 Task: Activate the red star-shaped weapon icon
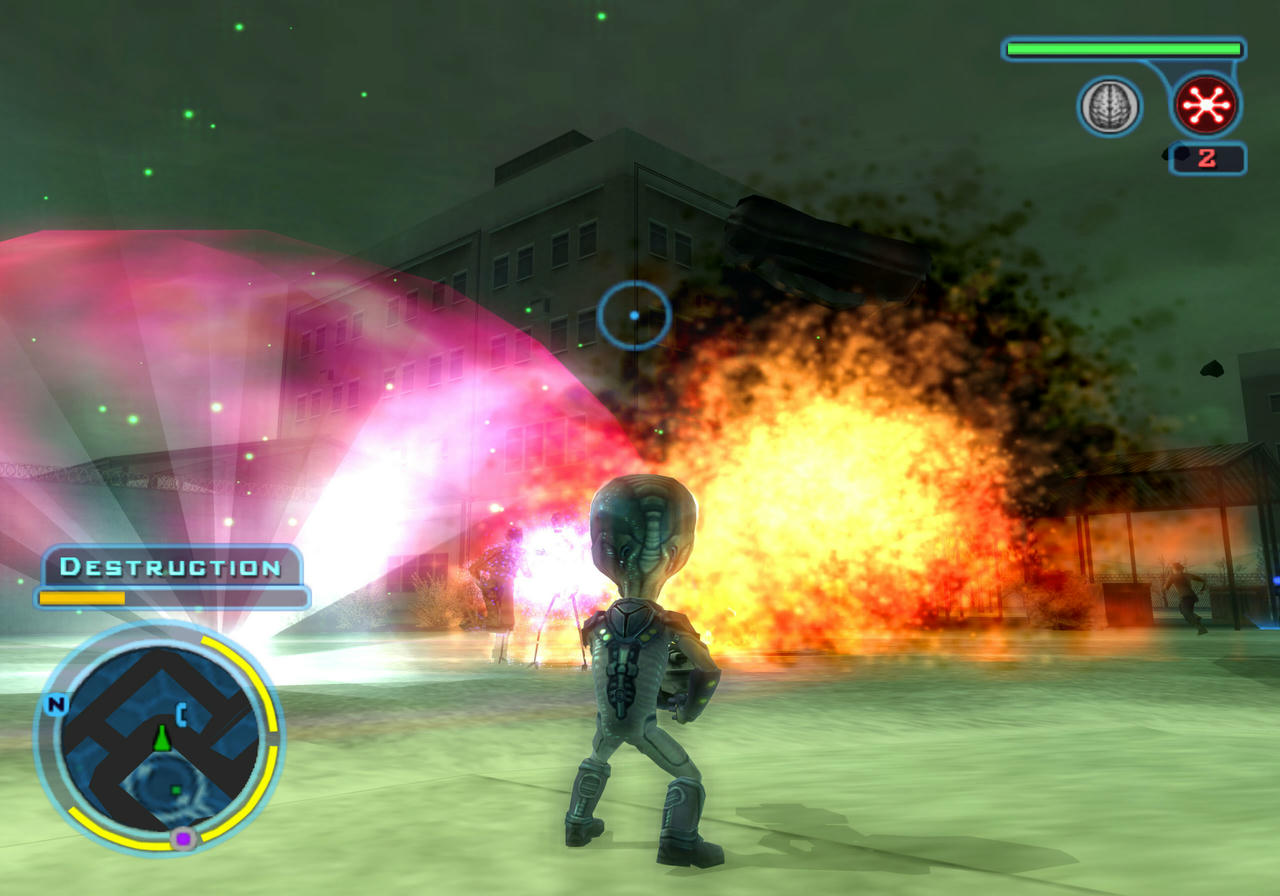click(x=1206, y=105)
